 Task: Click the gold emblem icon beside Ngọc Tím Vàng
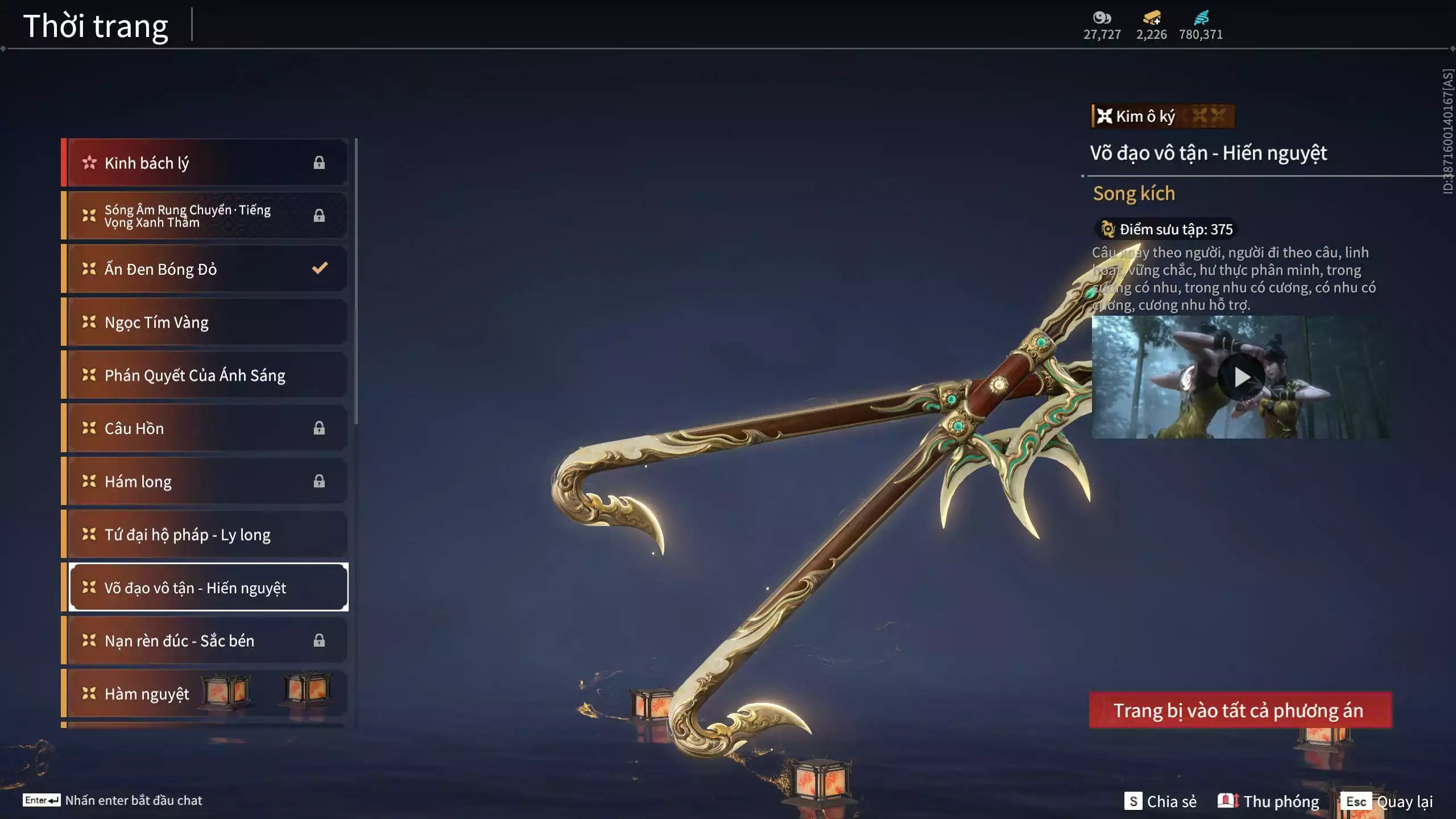click(88, 322)
